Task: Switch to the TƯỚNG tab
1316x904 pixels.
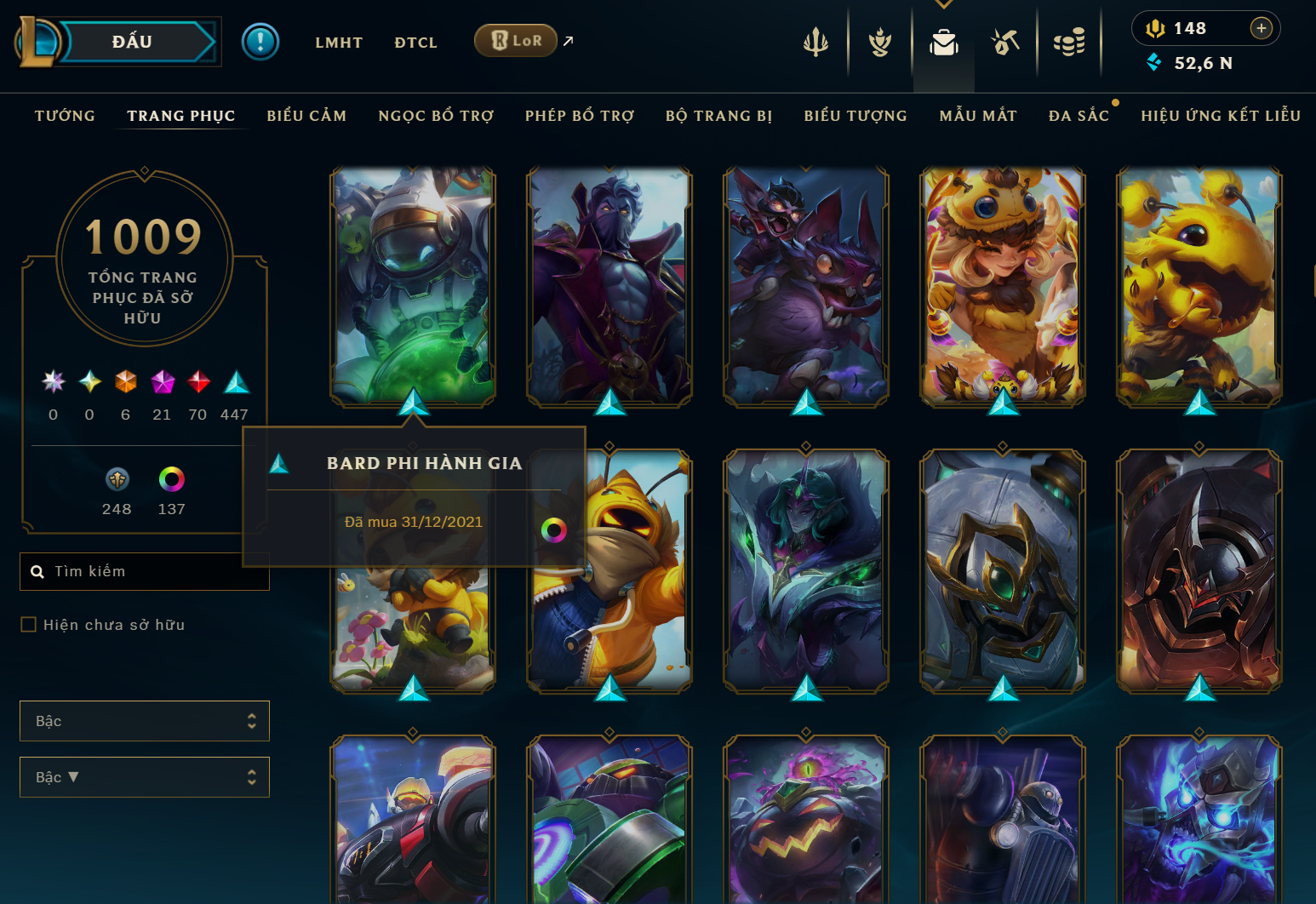Action: click(x=64, y=116)
